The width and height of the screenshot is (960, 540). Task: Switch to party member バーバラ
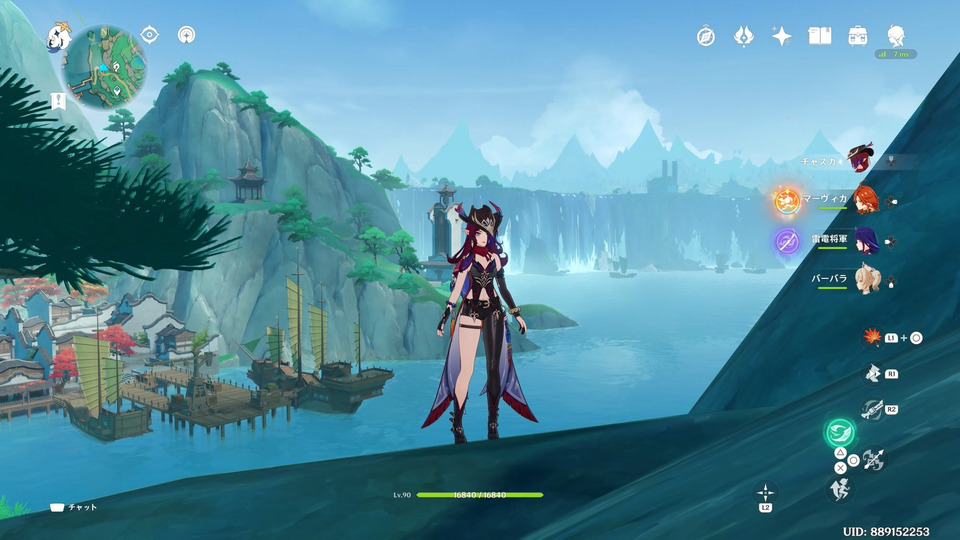pos(864,281)
